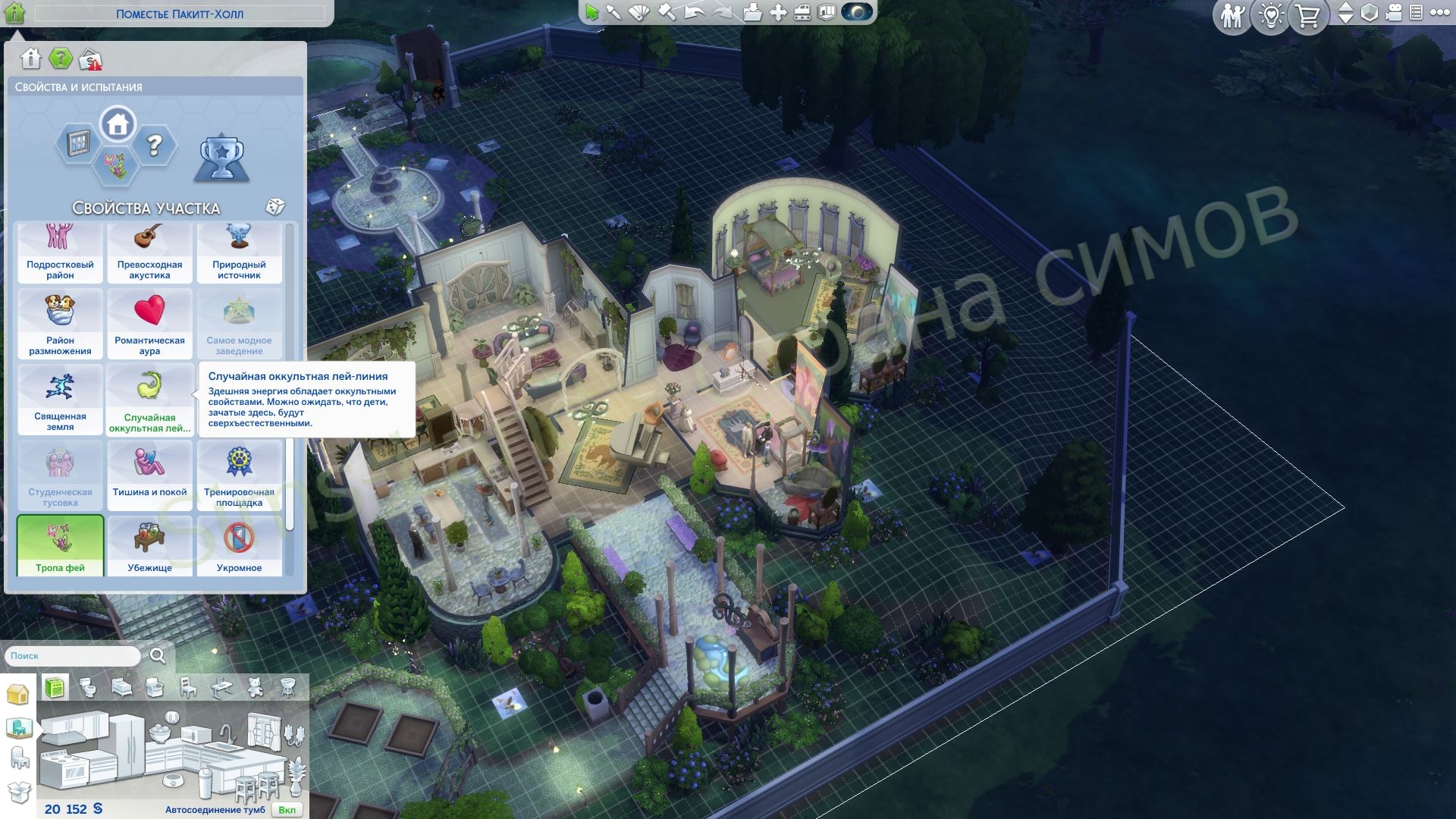1456x819 pixels.
Task: Open the lot info house icon
Action: [30, 58]
